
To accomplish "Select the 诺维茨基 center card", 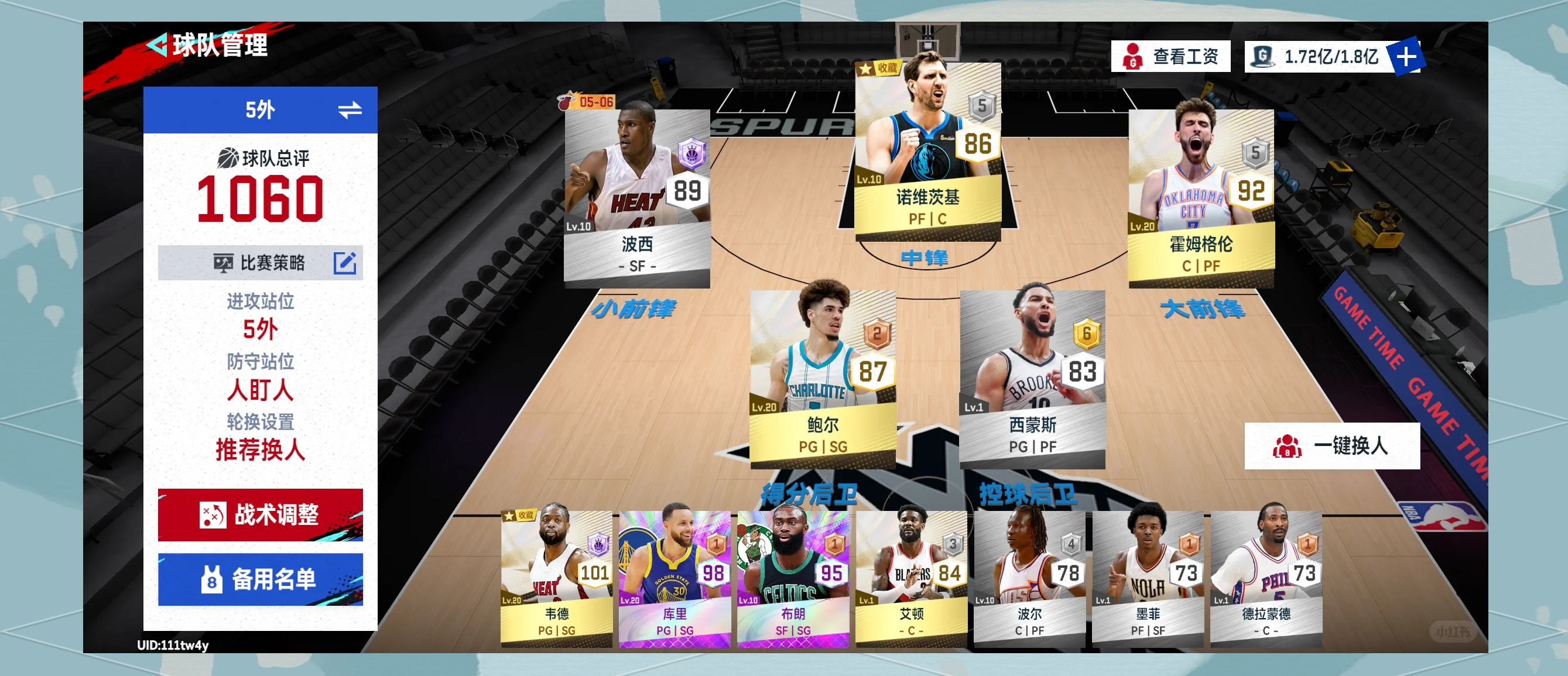I will click(x=927, y=149).
